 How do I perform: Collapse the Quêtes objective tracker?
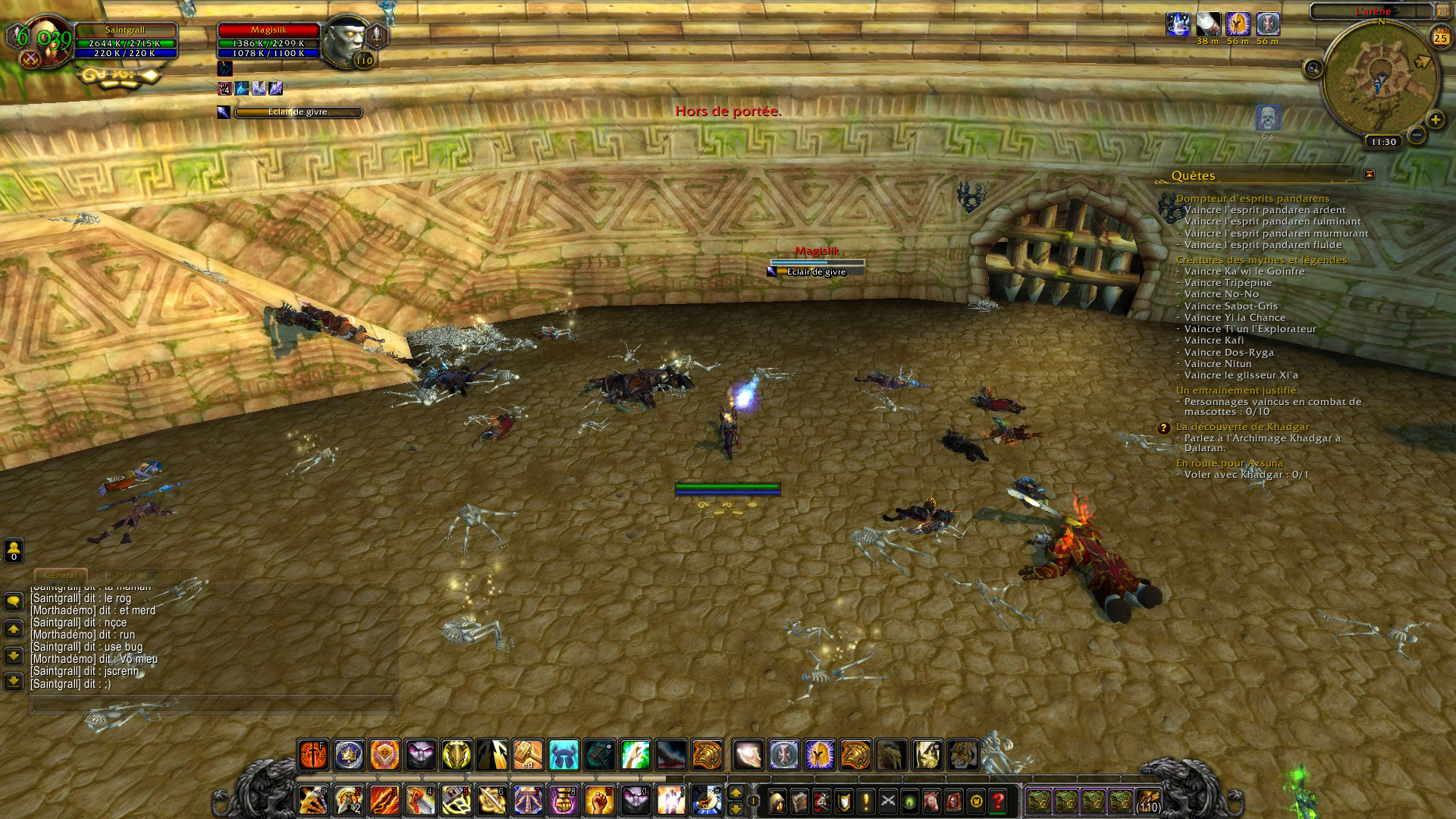click(1369, 174)
